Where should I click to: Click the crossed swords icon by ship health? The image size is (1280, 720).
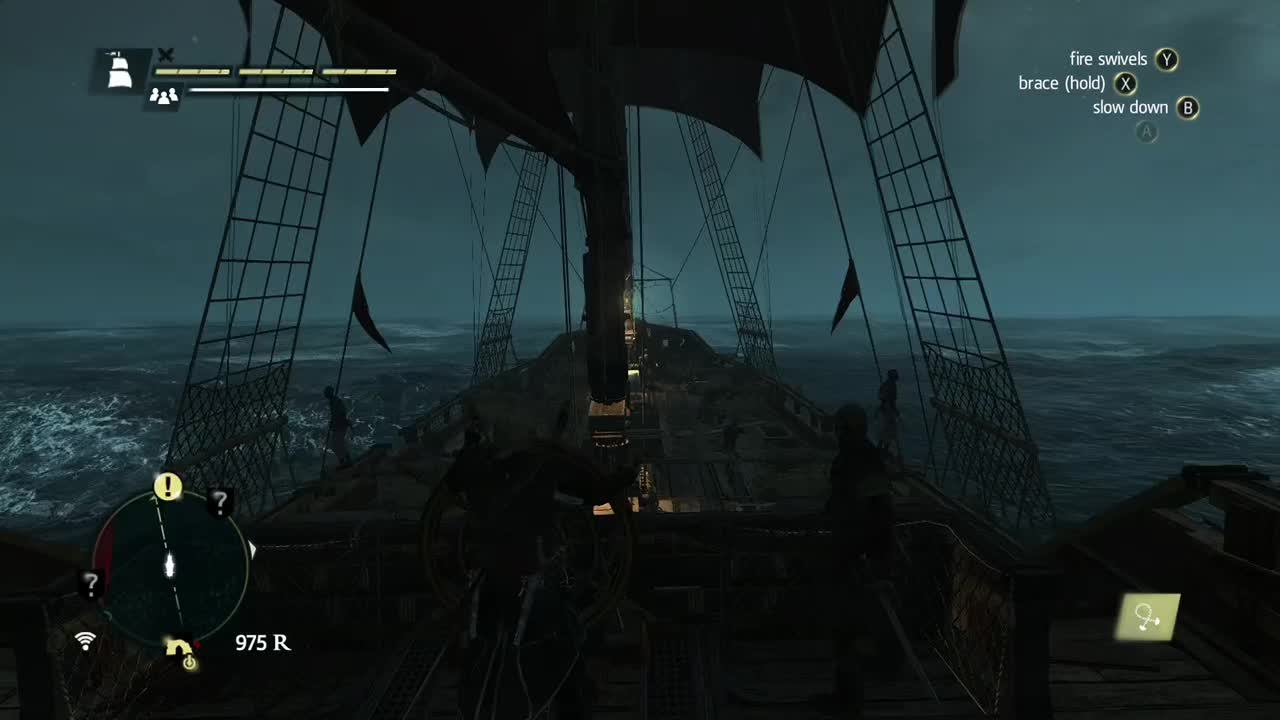(x=166, y=55)
